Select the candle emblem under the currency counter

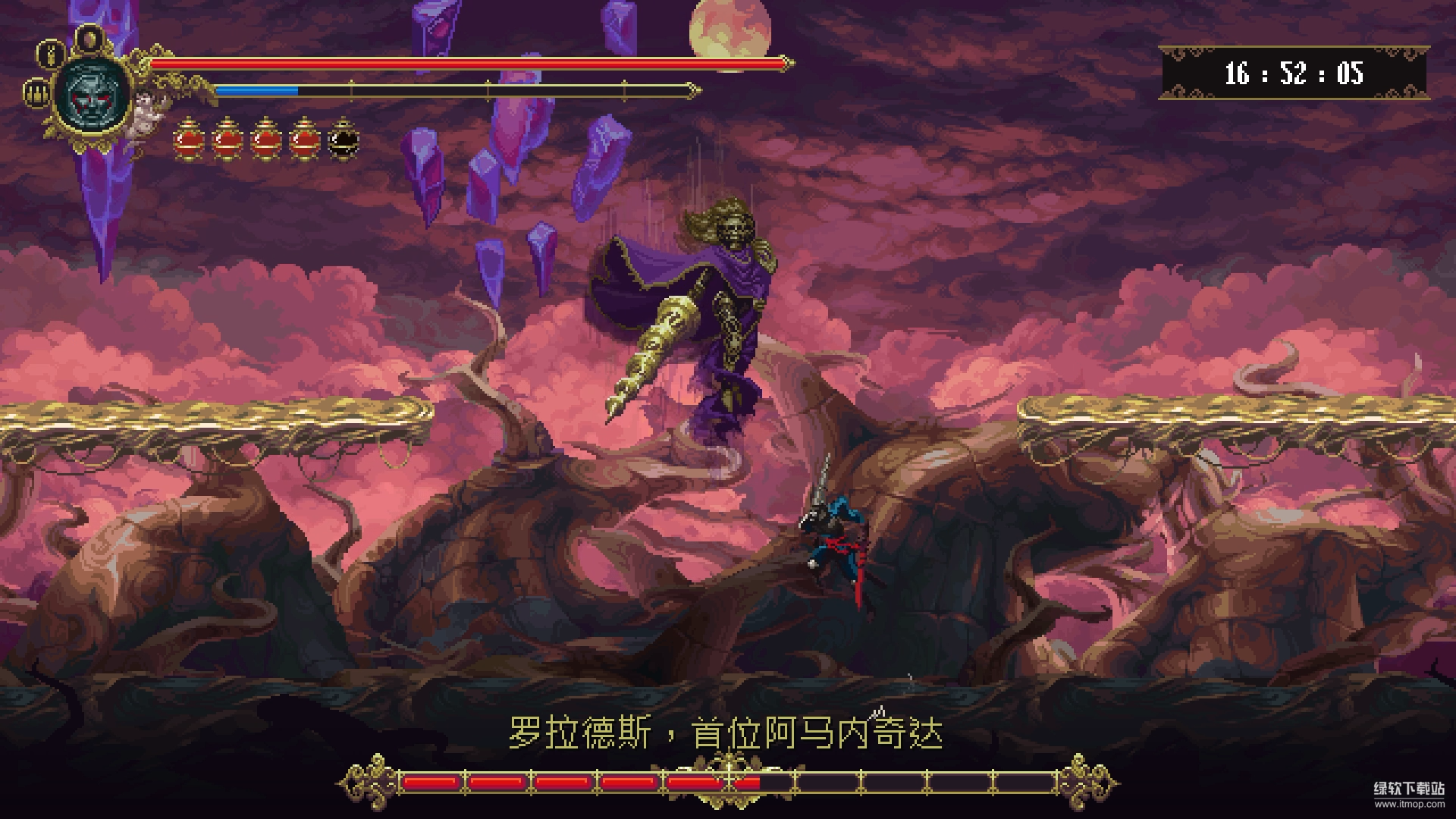[34, 96]
